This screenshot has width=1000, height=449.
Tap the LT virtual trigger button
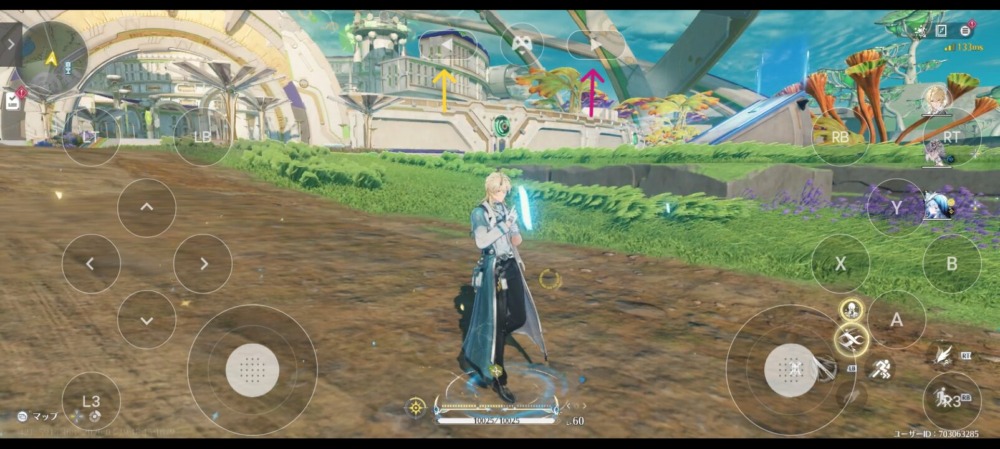[90, 136]
